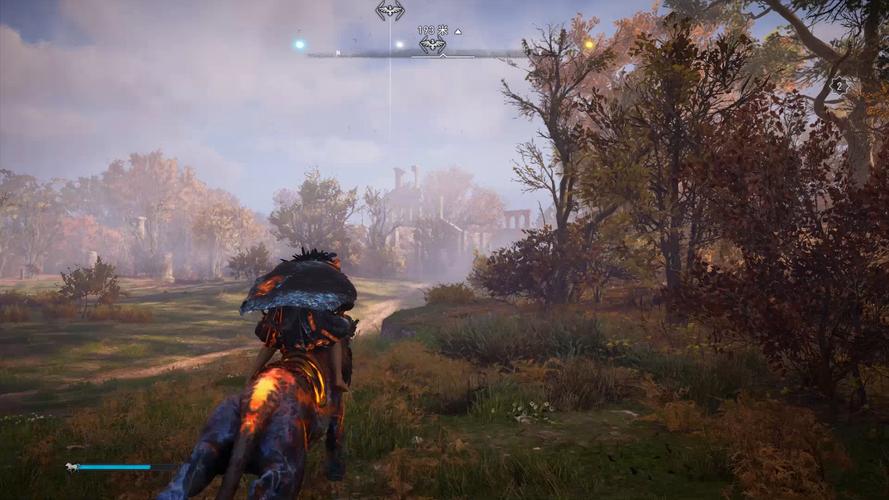This screenshot has height=500, width=889.
Task: Click the 193-meter objective marker on the compass
Action: pyautogui.click(x=432, y=45)
